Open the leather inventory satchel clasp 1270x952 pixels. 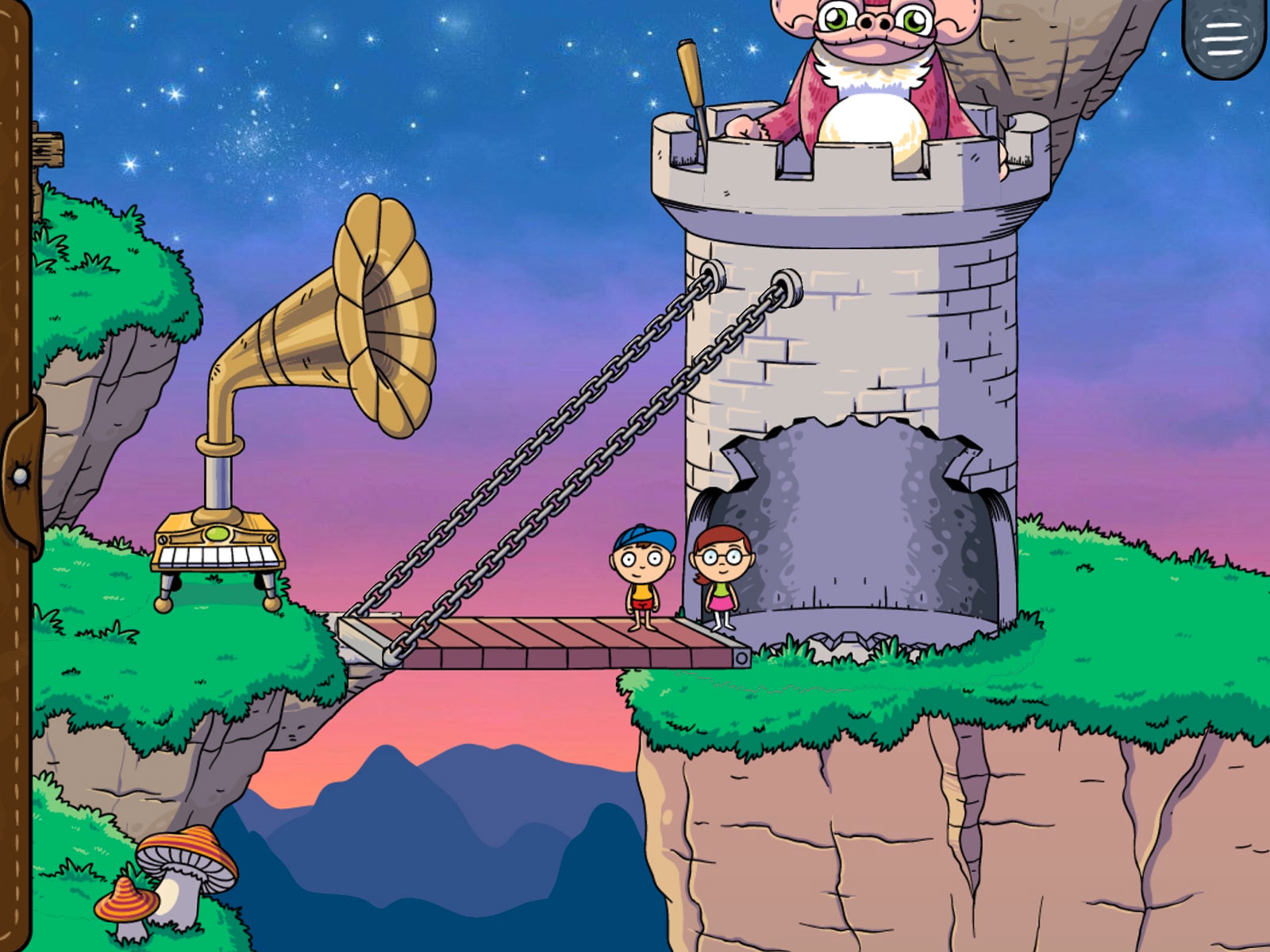click(x=21, y=476)
